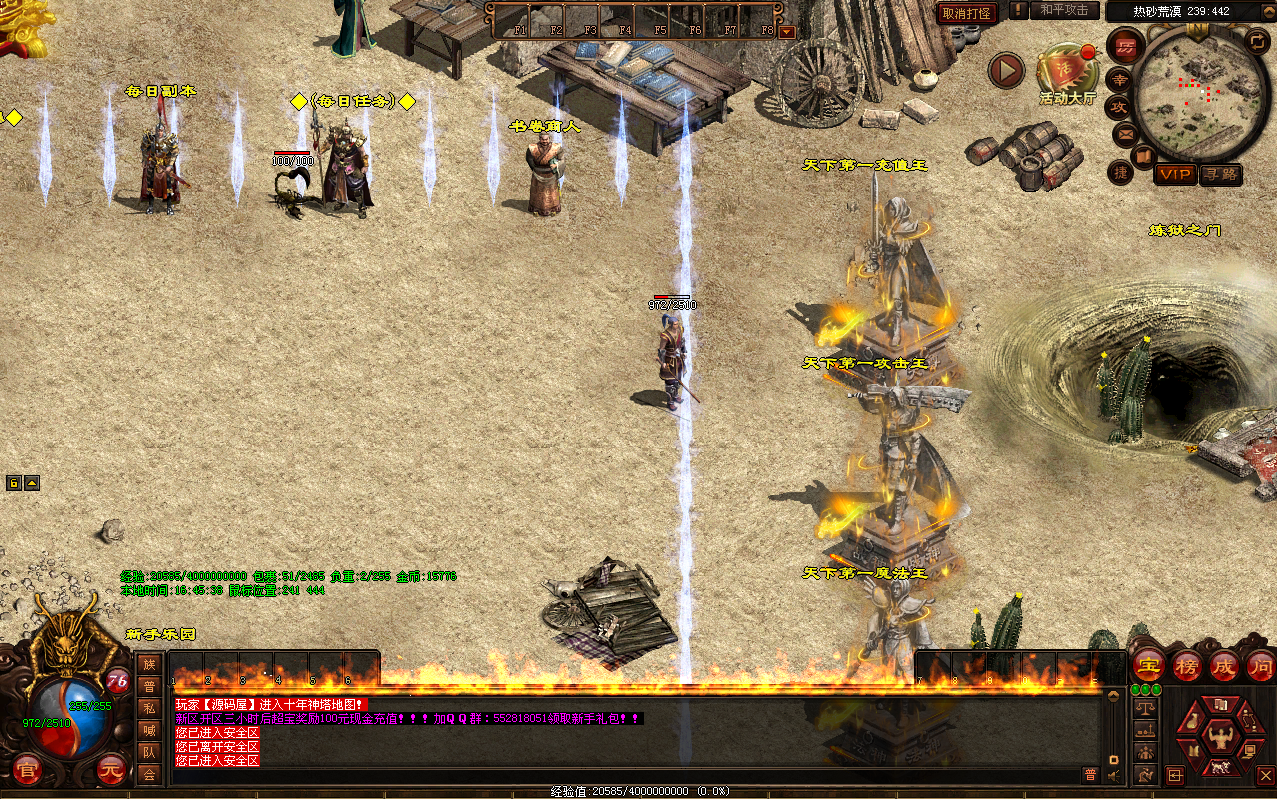Click the 取消打怪 button
Viewport: 1277px width, 799px height.
(967, 13)
